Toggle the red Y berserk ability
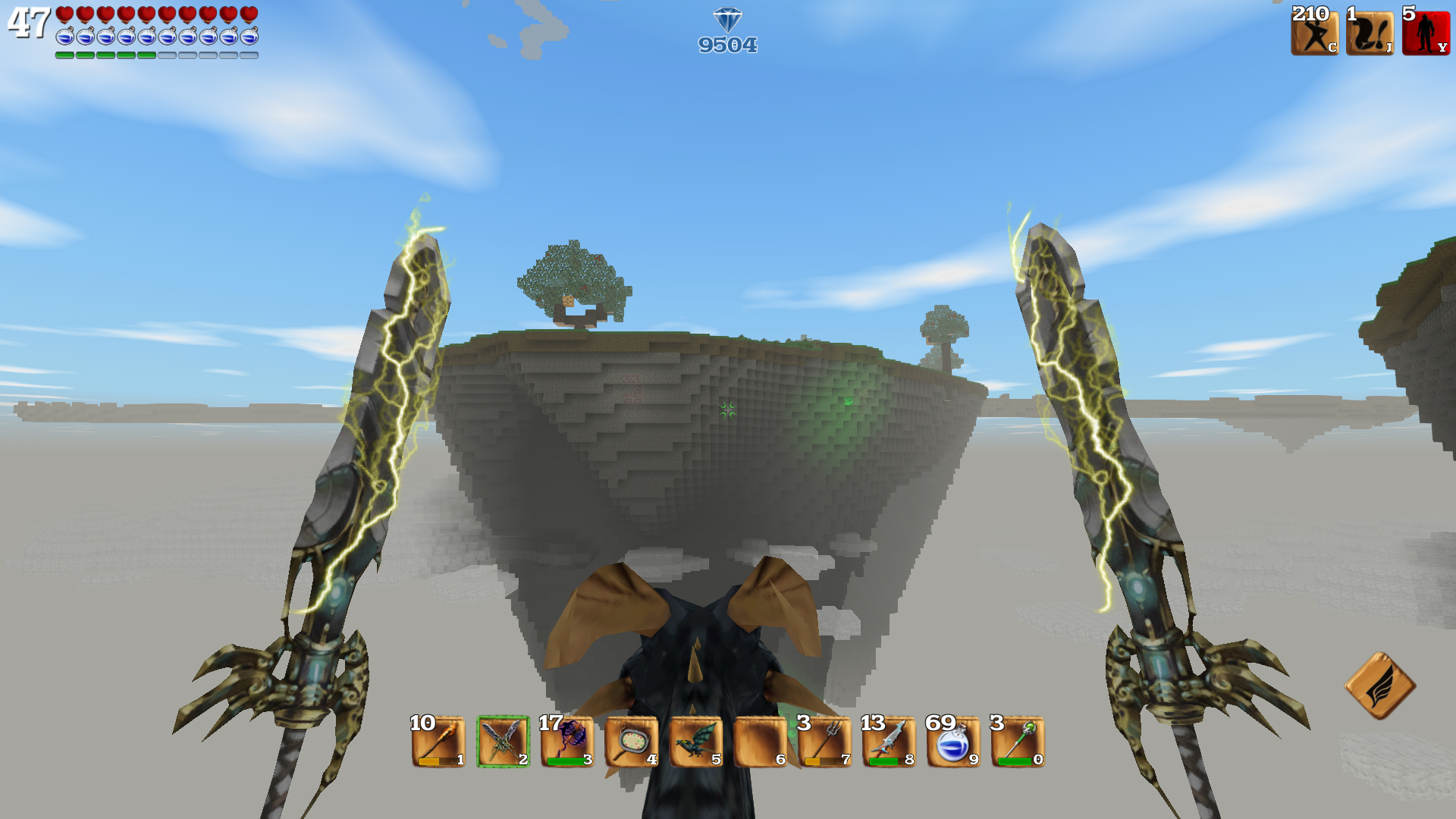 pos(1427,33)
